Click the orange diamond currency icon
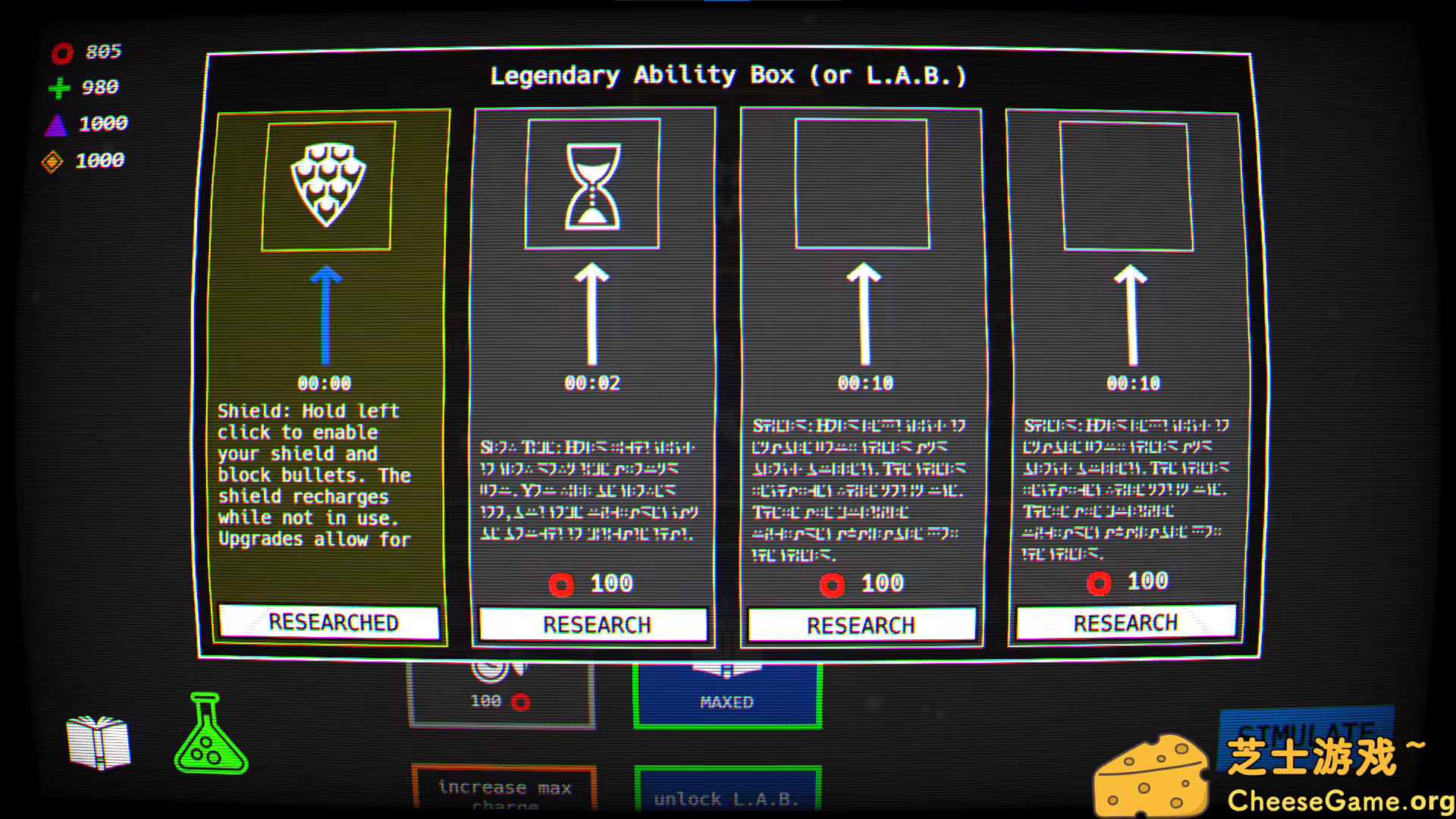This screenshot has height=819, width=1456. click(x=53, y=160)
